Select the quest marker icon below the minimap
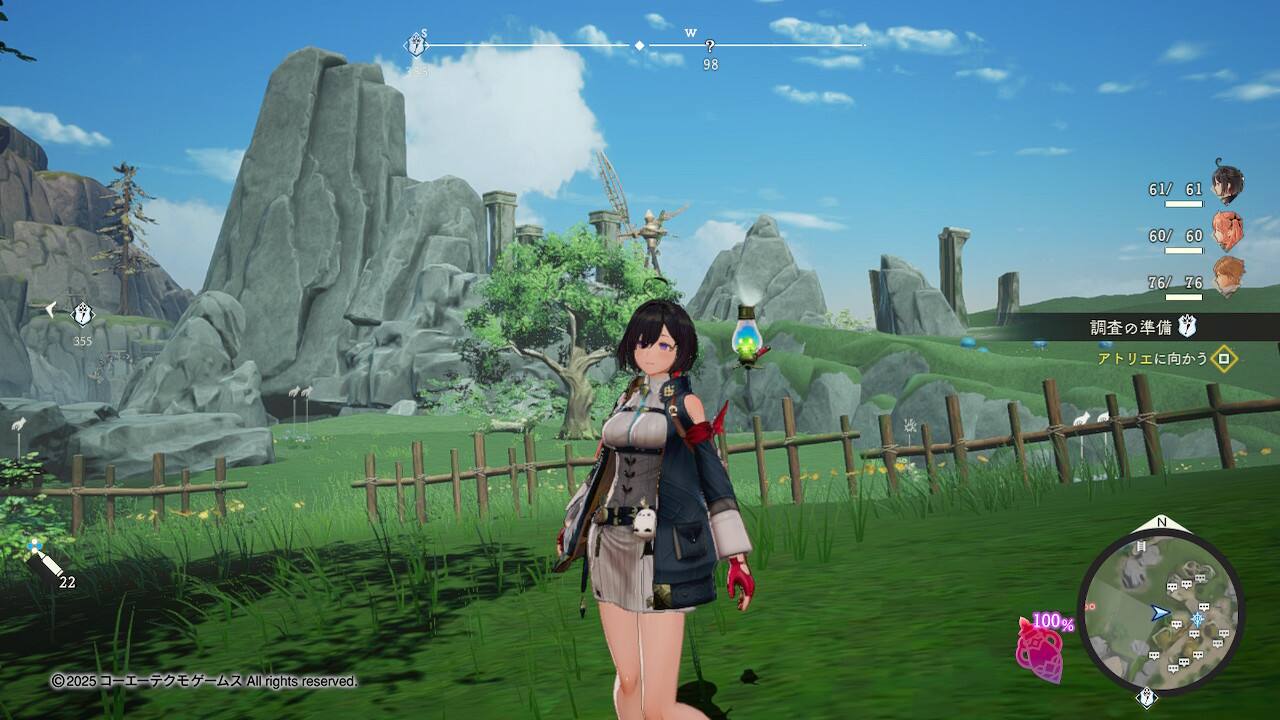The height and width of the screenshot is (720, 1280). [1146, 697]
